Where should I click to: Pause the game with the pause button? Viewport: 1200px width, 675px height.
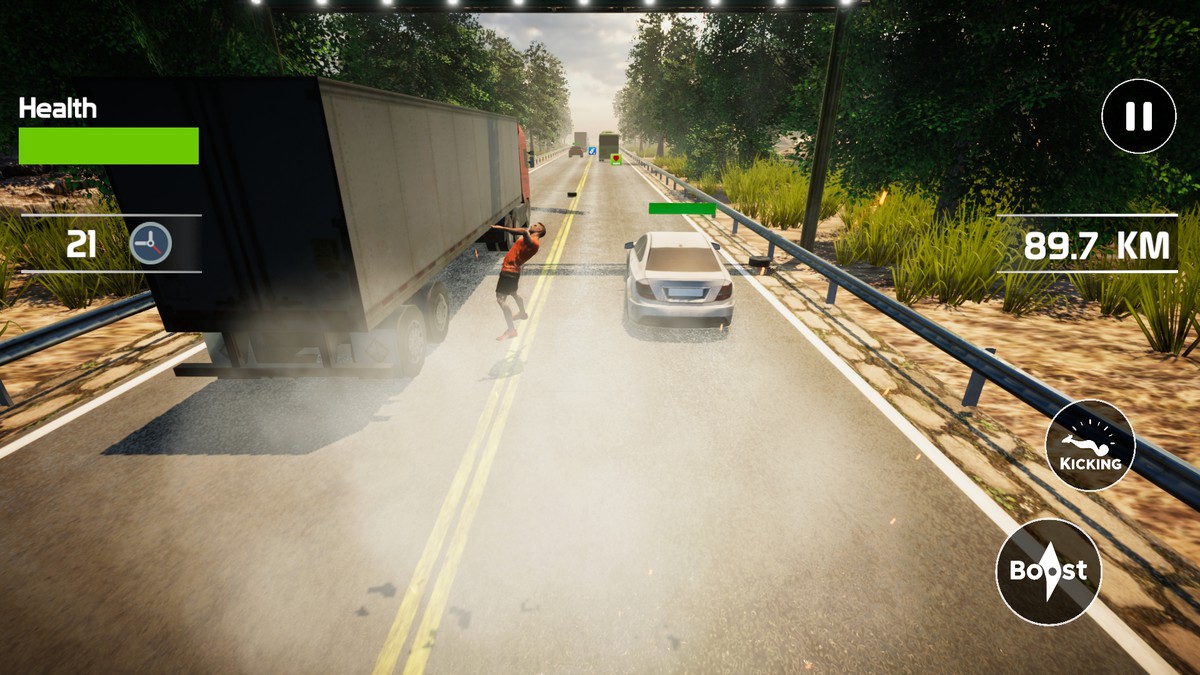1138,117
